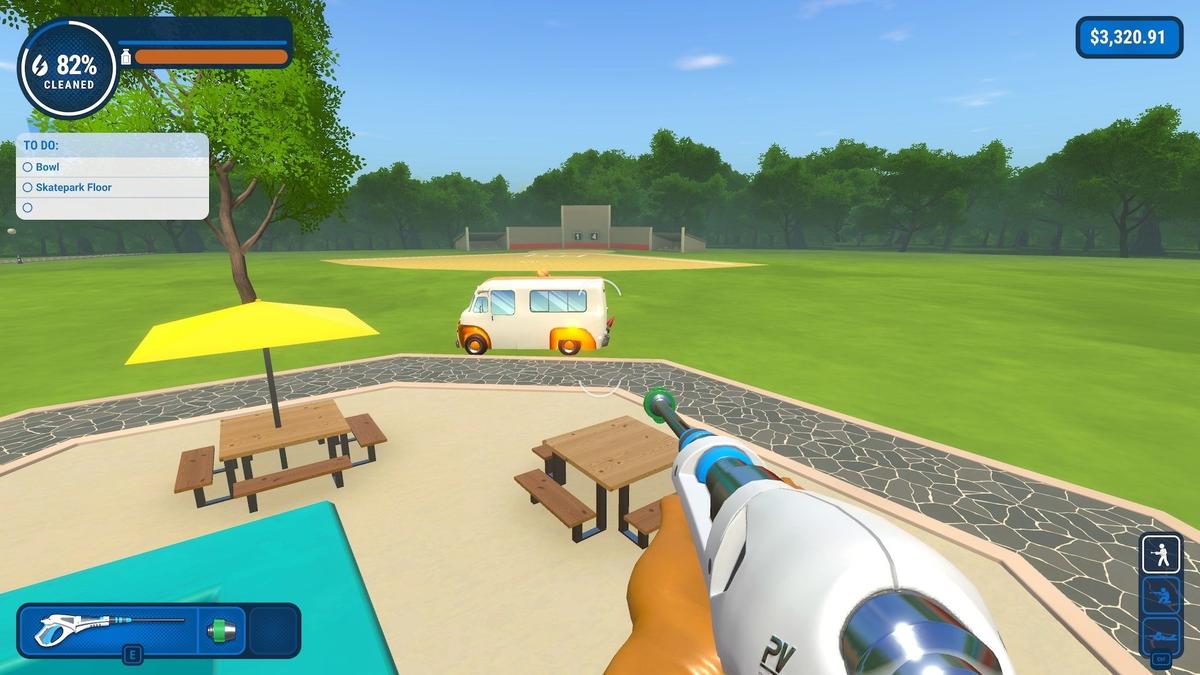1200x675 pixels.
Task: Select the Bowl entry in the to-do list
Action: (47, 167)
